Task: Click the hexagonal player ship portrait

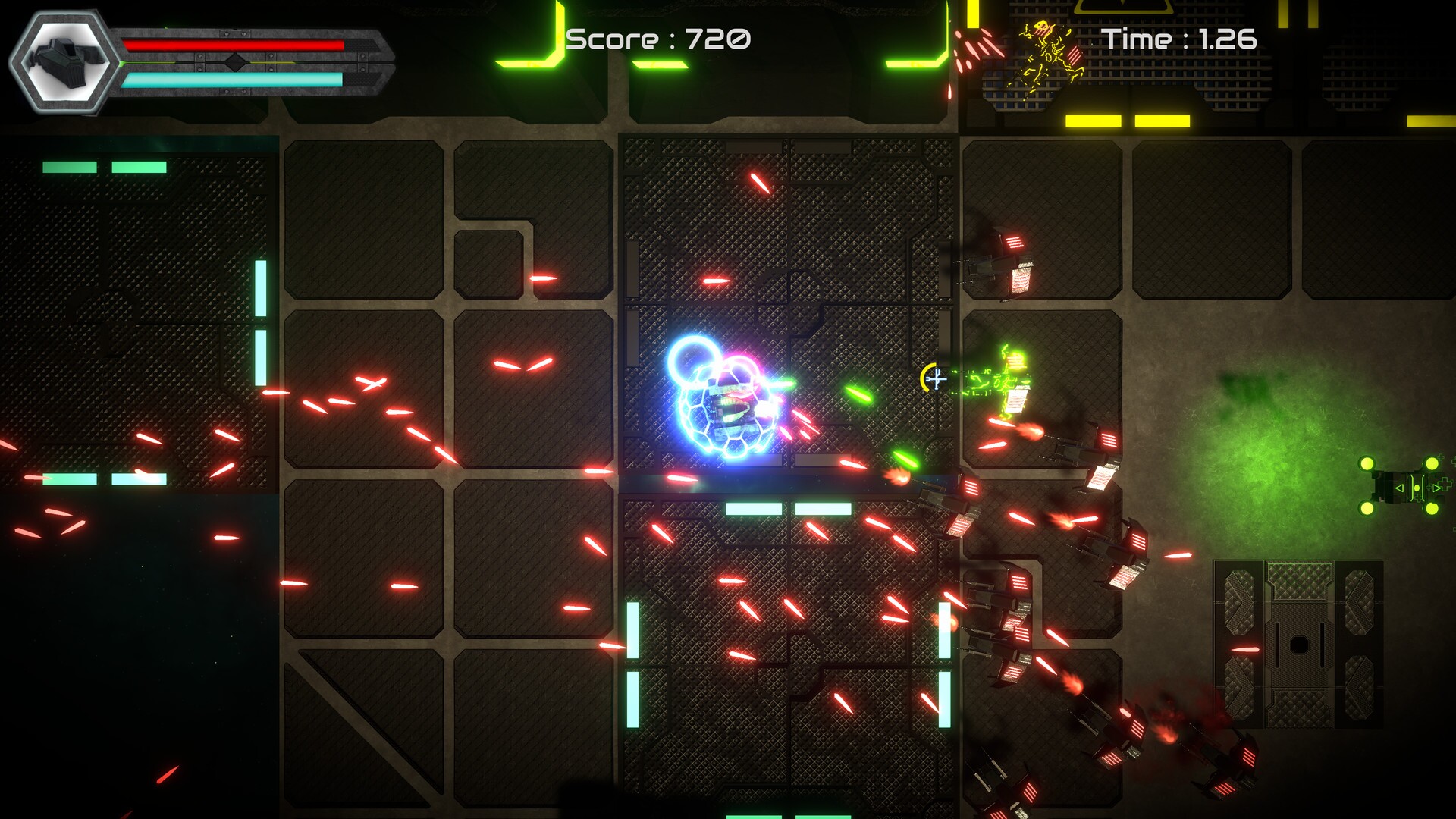Action: coord(65,61)
